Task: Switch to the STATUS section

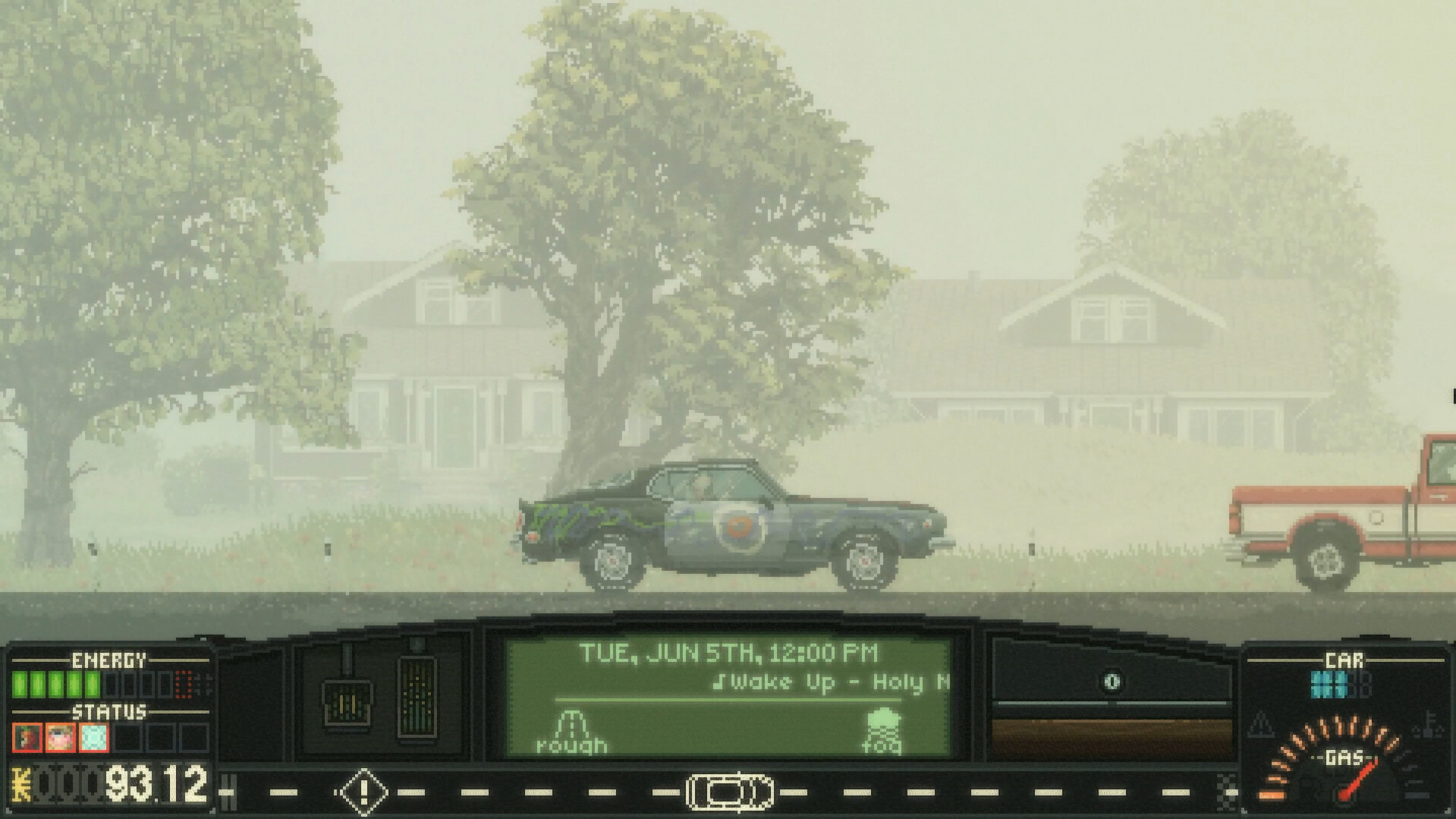Action: point(108,712)
